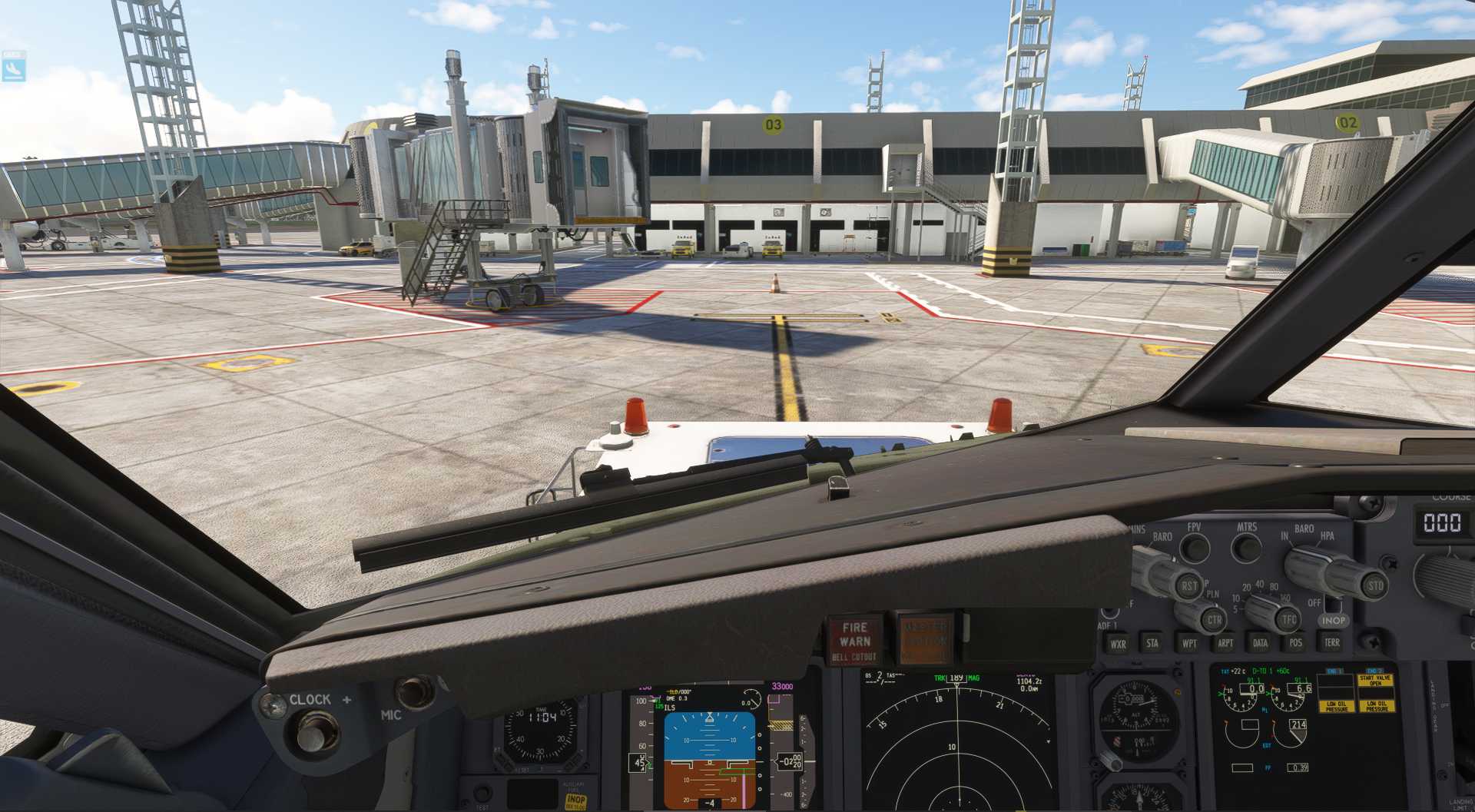This screenshot has height=812, width=1475.
Task: Reset the MASTER CAUTION light
Action: (x=924, y=638)
